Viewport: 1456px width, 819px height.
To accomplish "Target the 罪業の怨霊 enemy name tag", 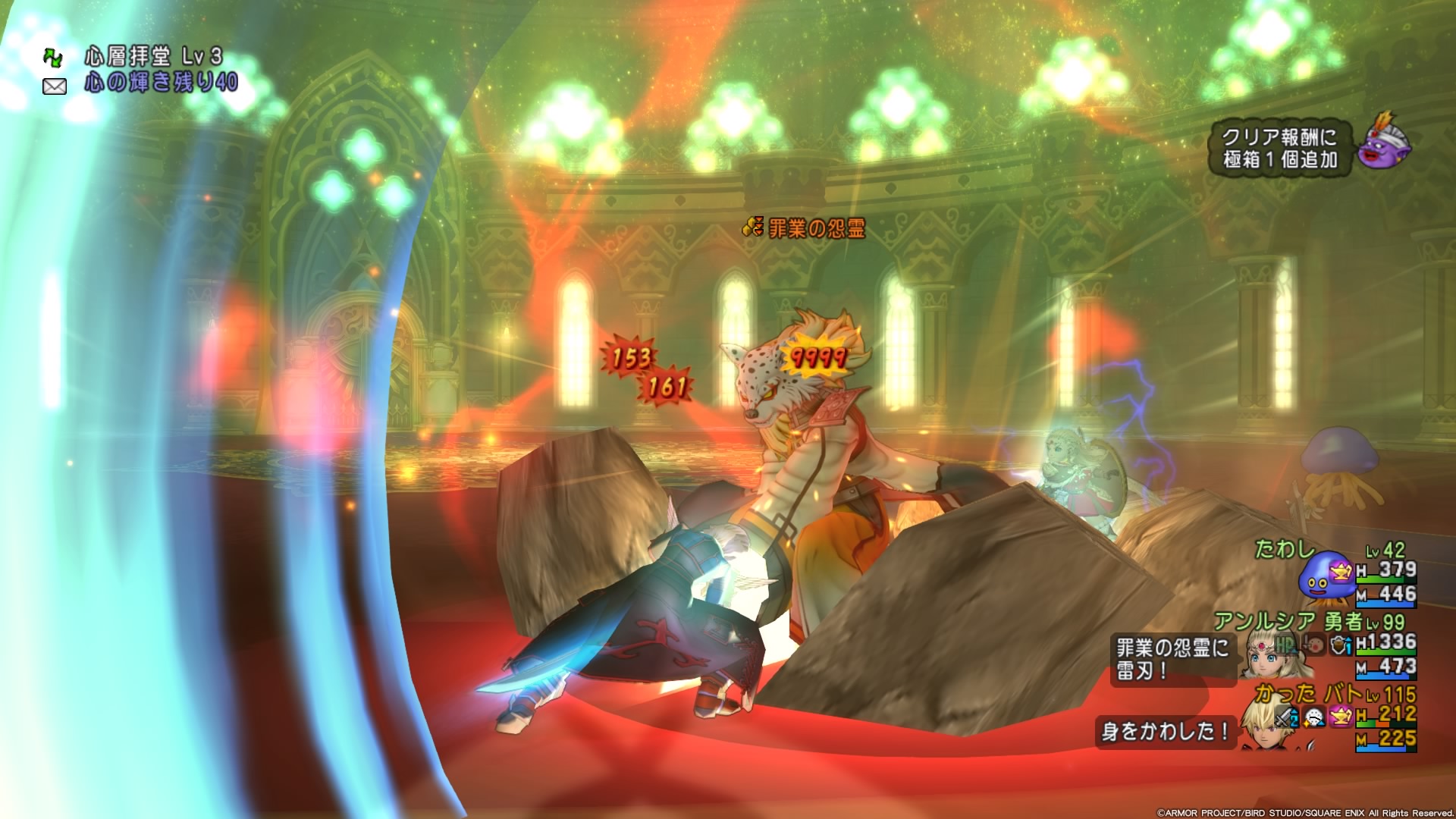I will (805, 227).
